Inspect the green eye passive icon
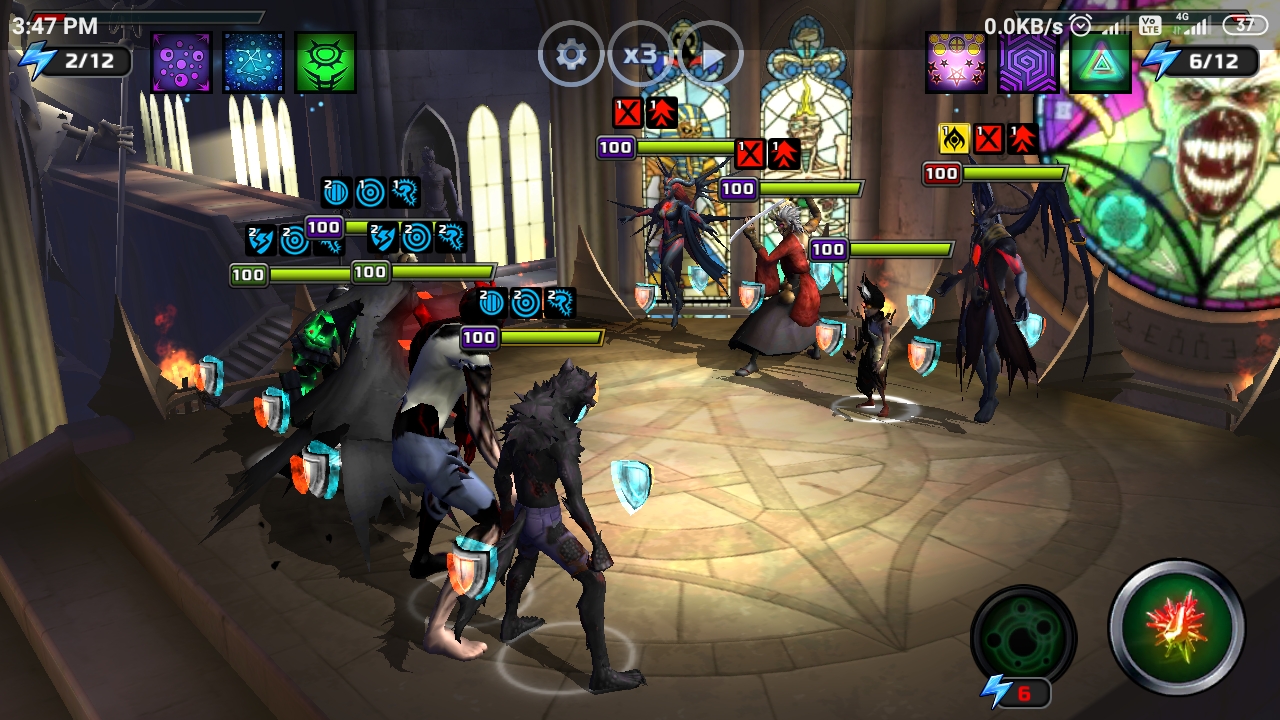Viewport: 1280px width, 720px height. pos(325,62)
